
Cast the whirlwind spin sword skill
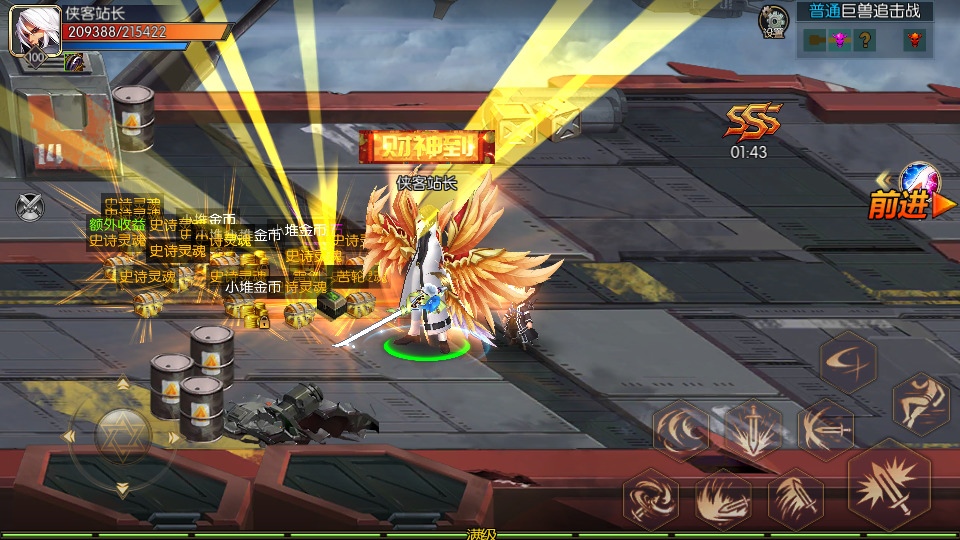[x=650, y=497]
